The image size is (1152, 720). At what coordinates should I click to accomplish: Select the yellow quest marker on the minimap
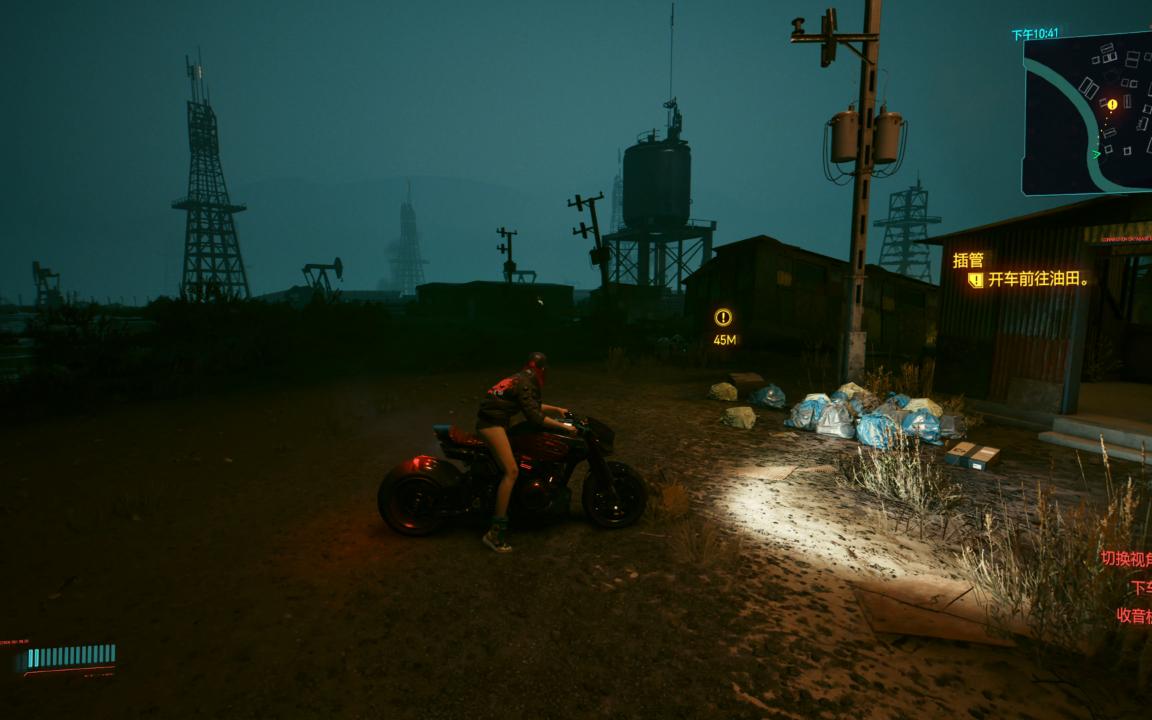point(1112,104)
